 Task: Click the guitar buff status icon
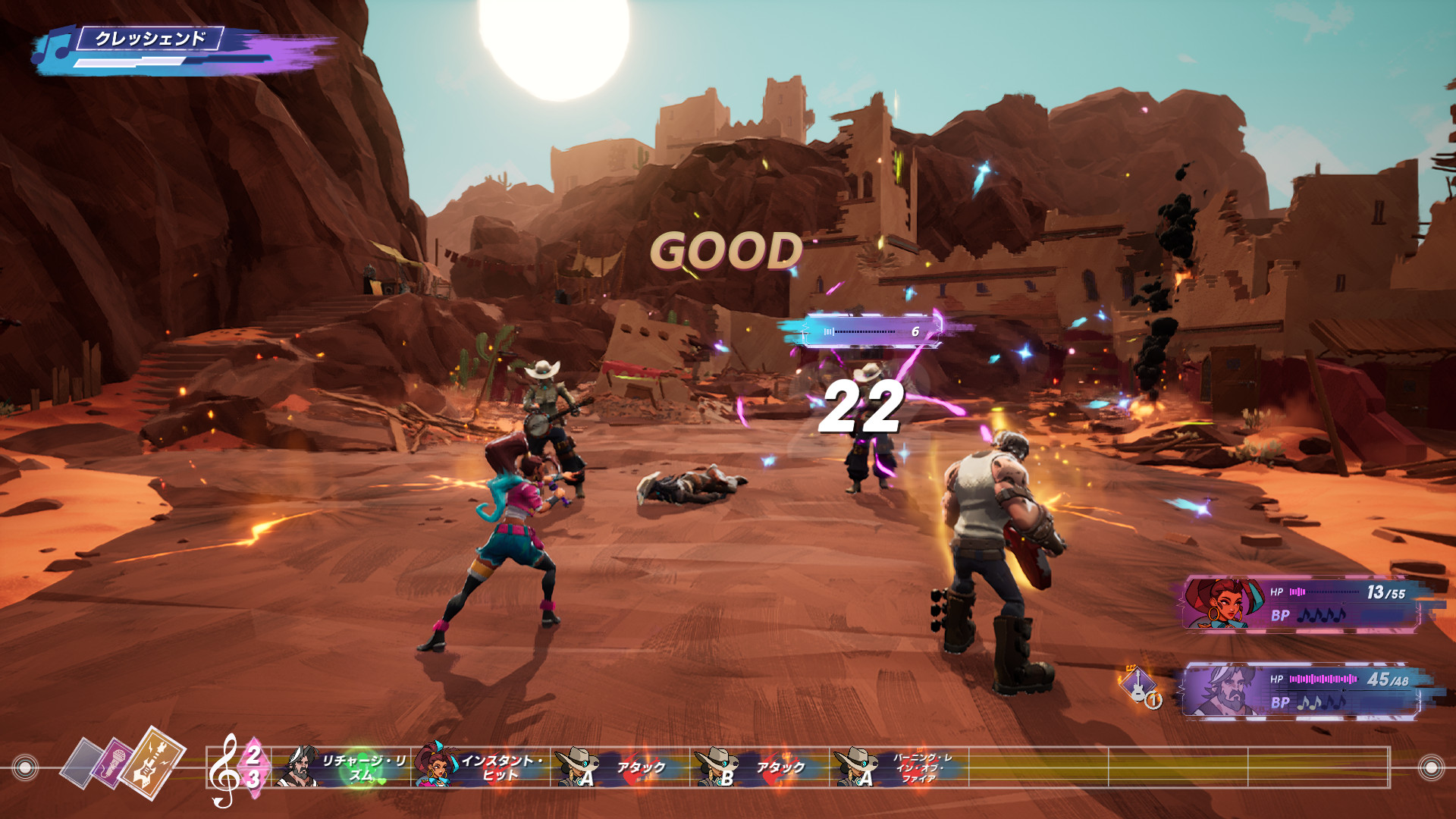click(1139, 686)
